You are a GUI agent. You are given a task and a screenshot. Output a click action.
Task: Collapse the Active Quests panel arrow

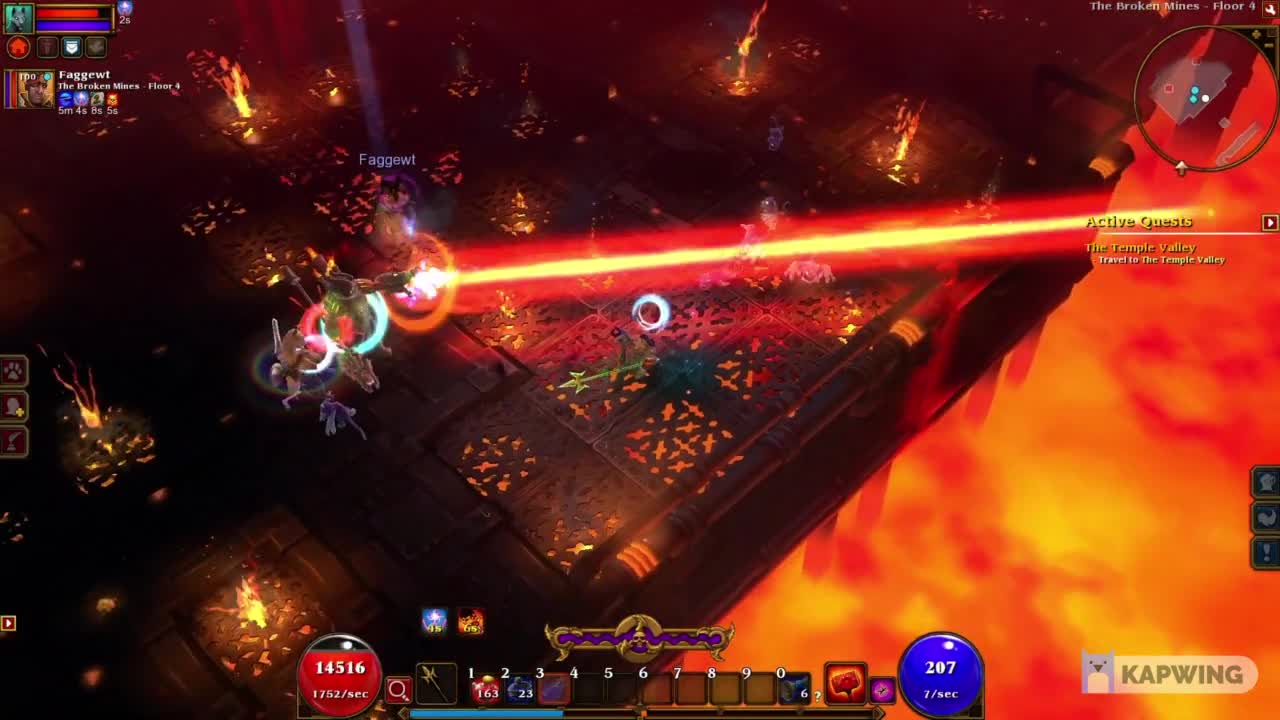click(x=1268, y=221)
